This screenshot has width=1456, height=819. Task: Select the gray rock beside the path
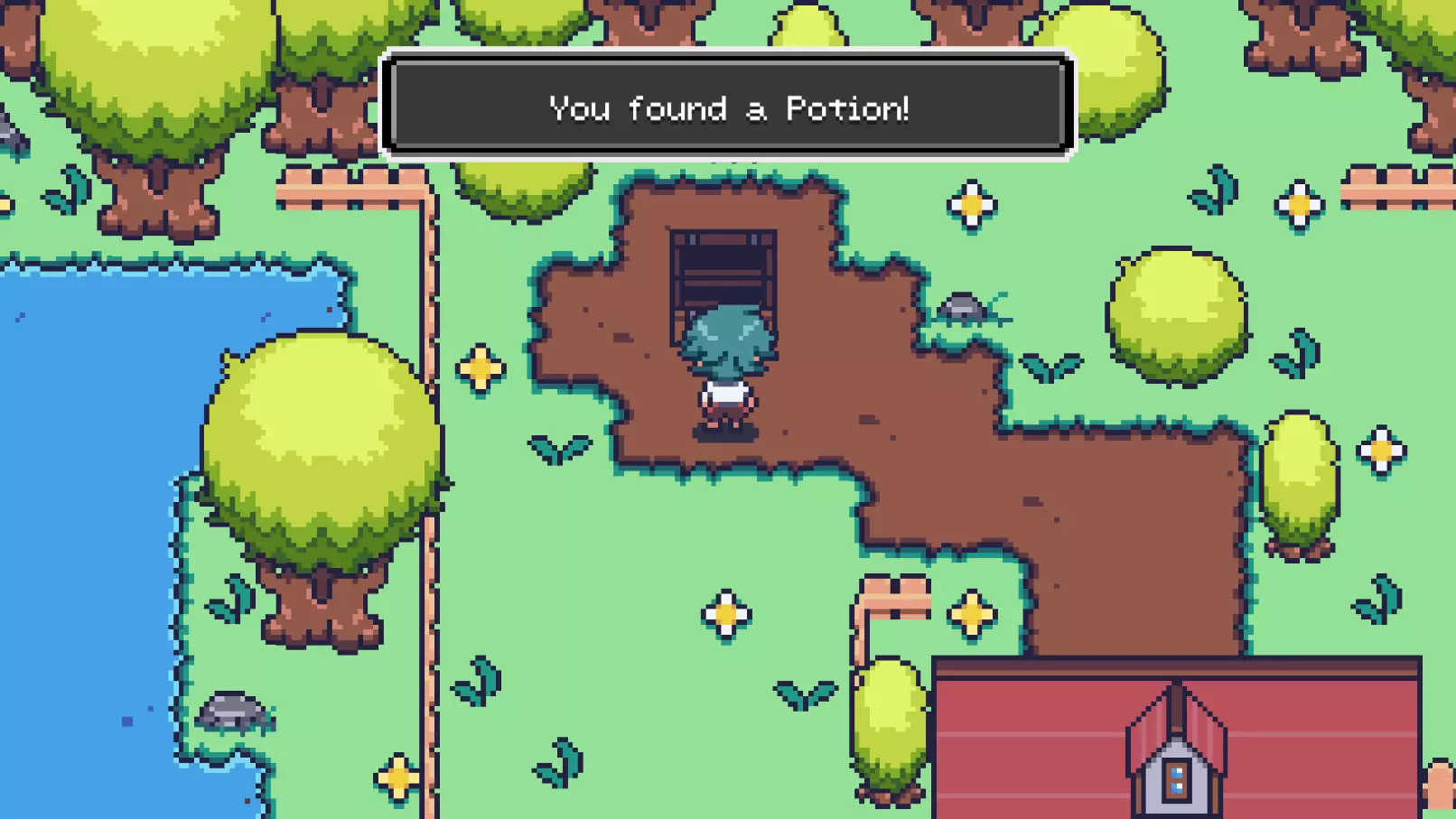click(x=963, y=307)
